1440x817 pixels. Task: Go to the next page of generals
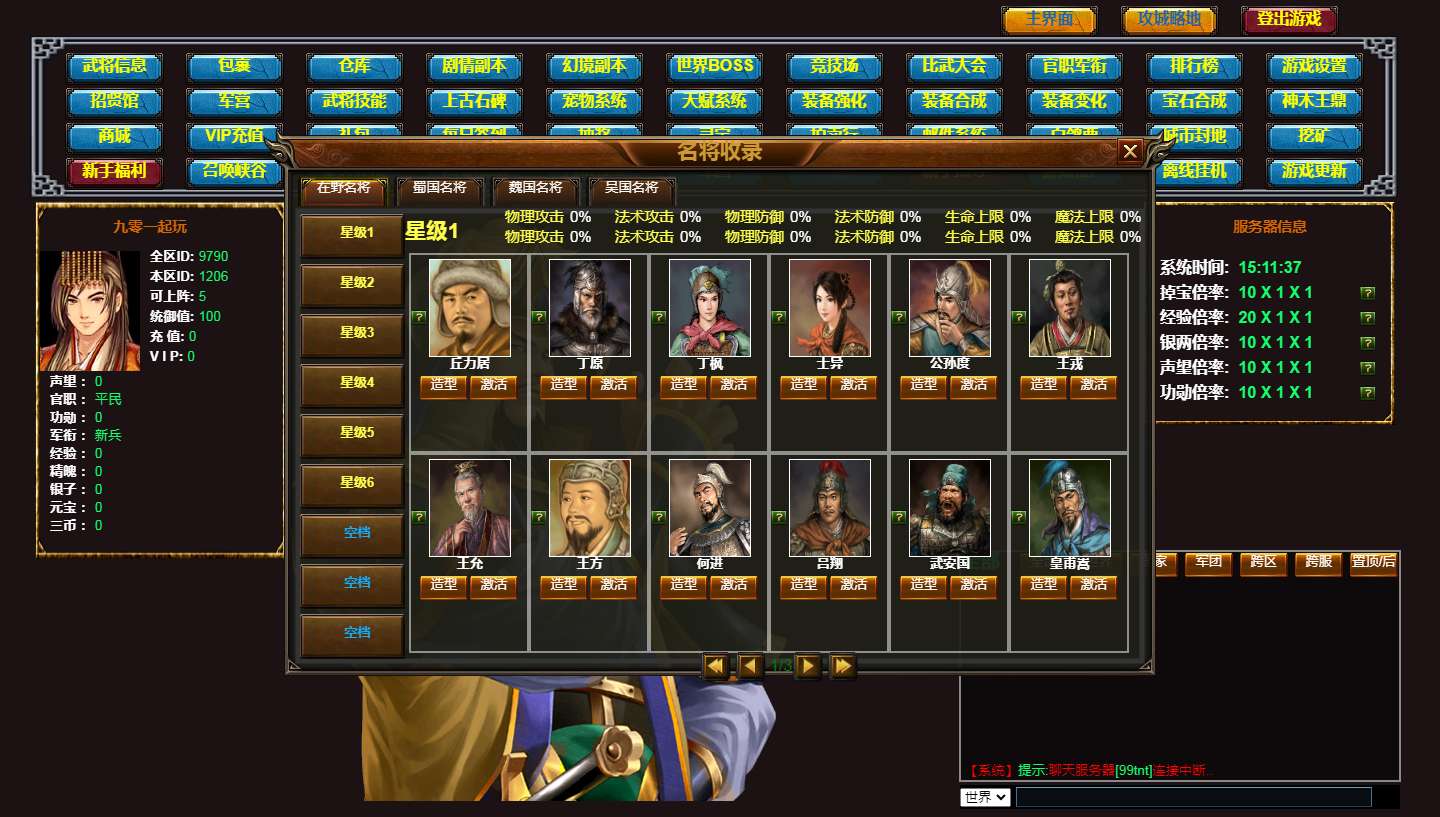coord(808,666)
